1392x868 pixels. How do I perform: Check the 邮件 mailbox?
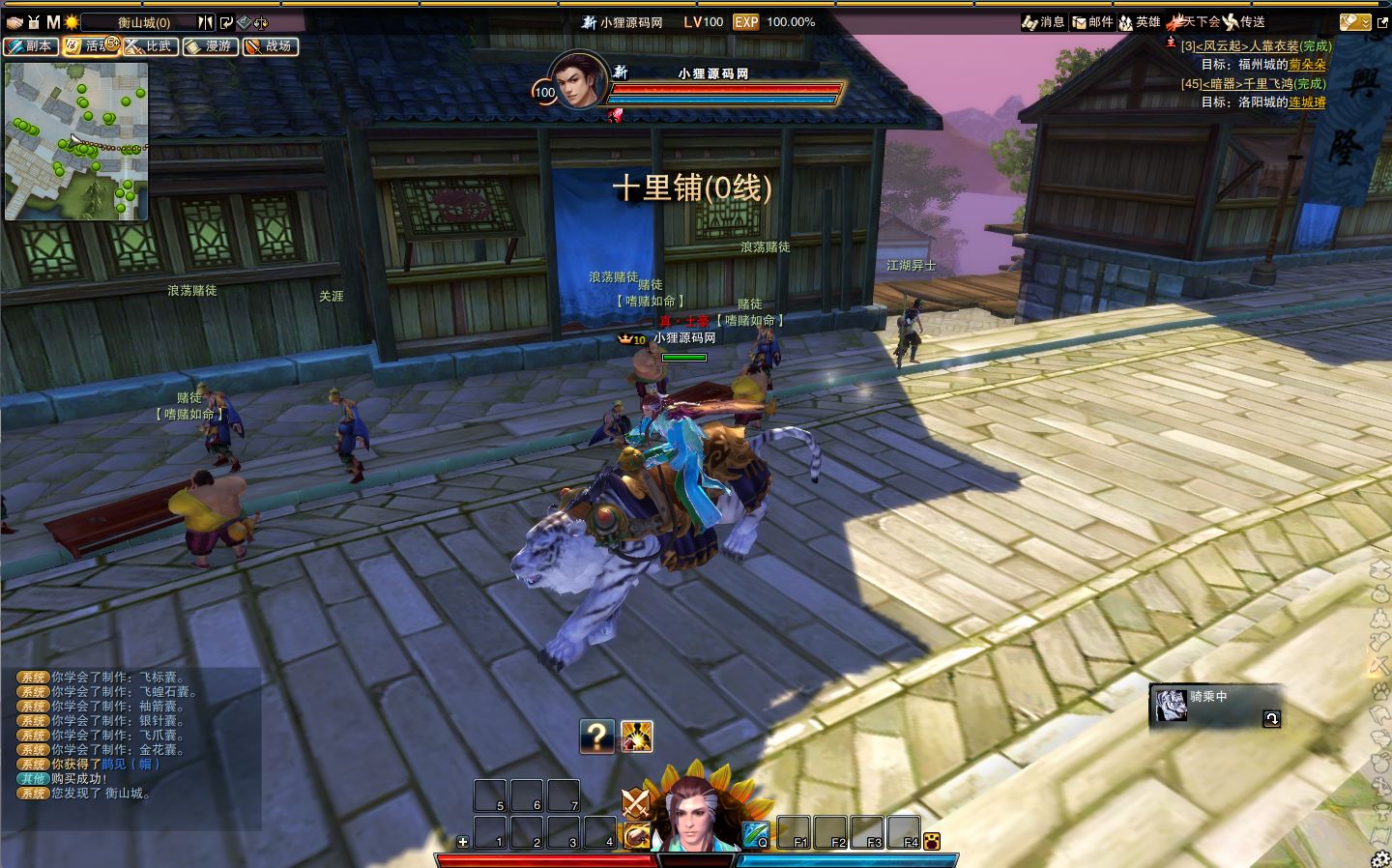coord(1092,22)
